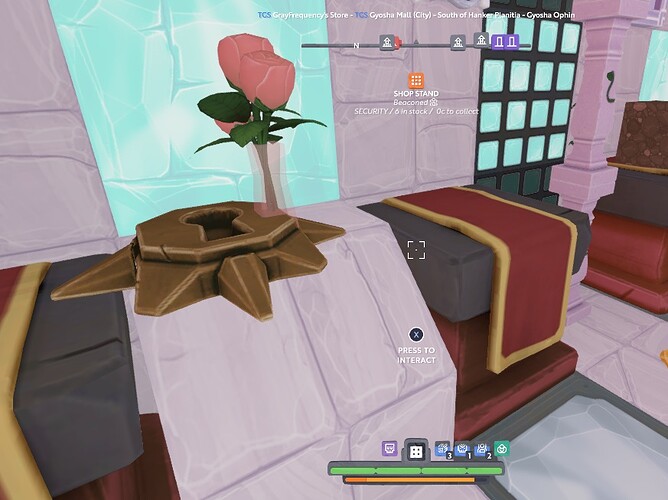668x500 pixels.
Task: Click the building marker with the red flag
Action: point(387,42)
